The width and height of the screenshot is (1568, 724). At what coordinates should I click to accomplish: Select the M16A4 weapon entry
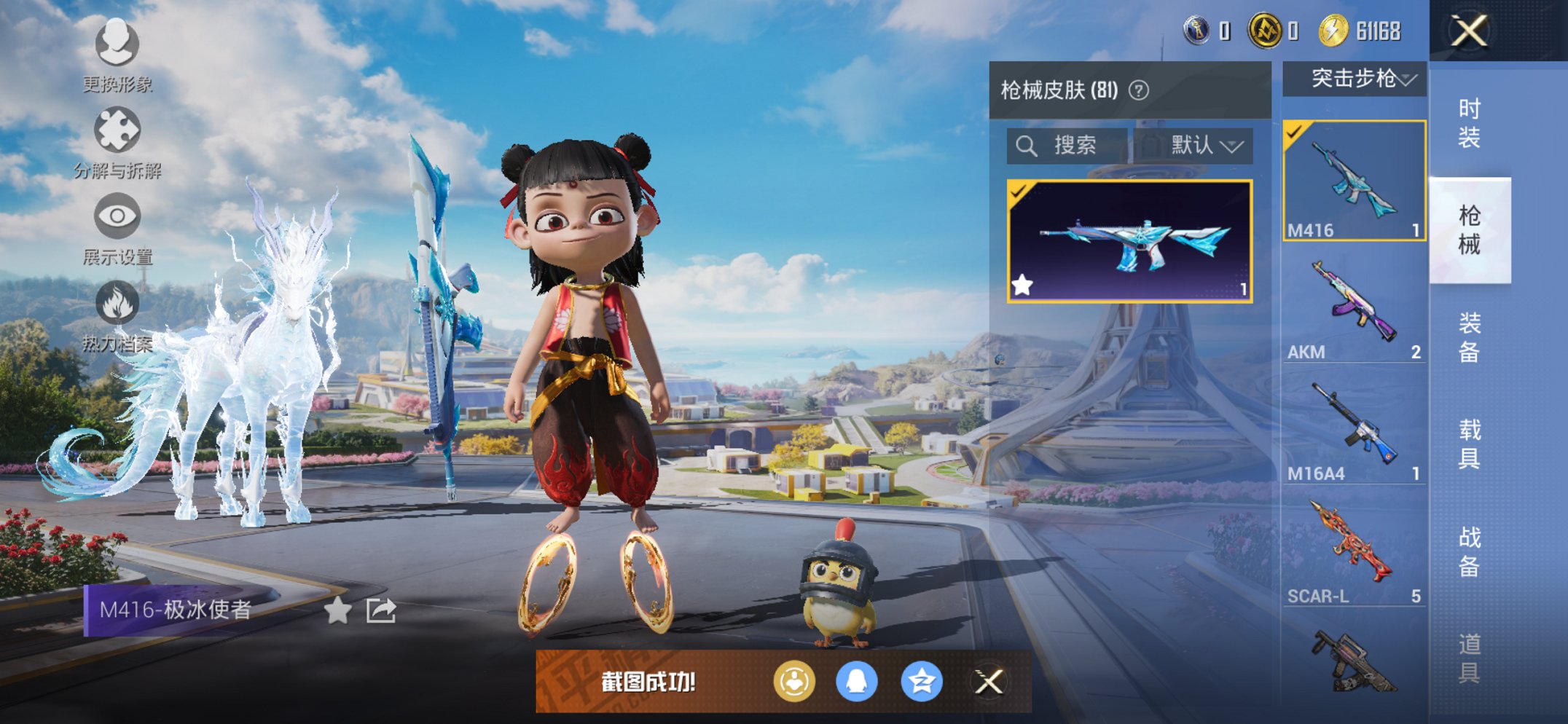point(1354,426)
